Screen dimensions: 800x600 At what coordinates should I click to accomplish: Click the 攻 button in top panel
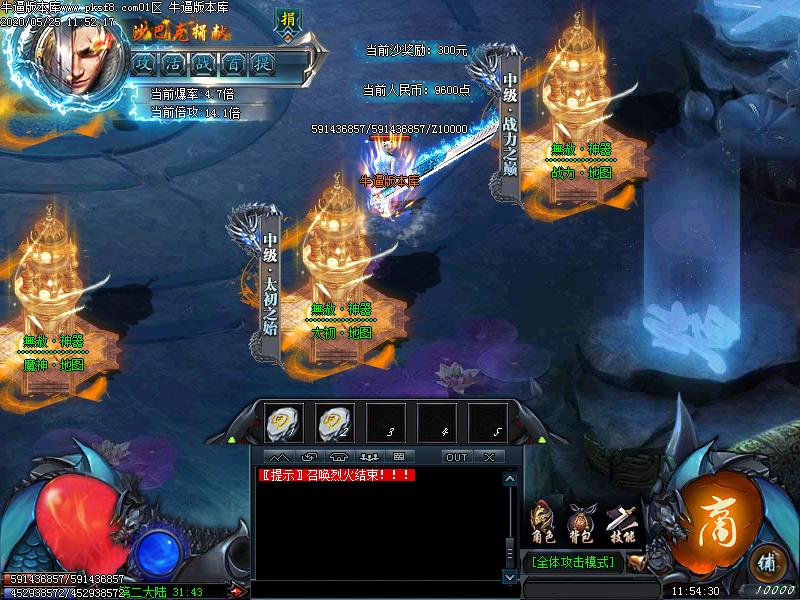pyautogui.click(x=144, y=63)
